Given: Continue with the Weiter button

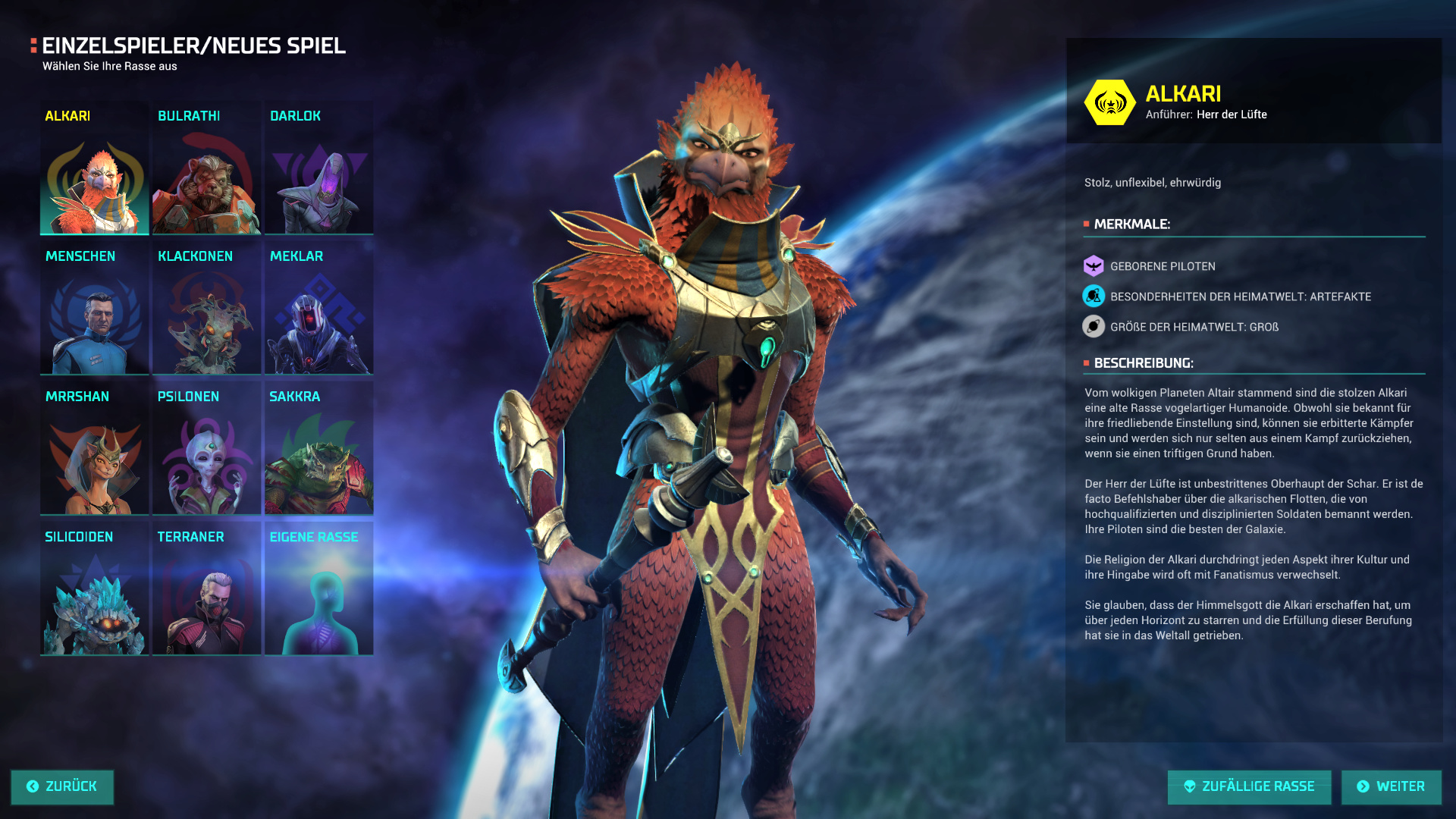Looking at the screenshot, I should [1391, 787].
